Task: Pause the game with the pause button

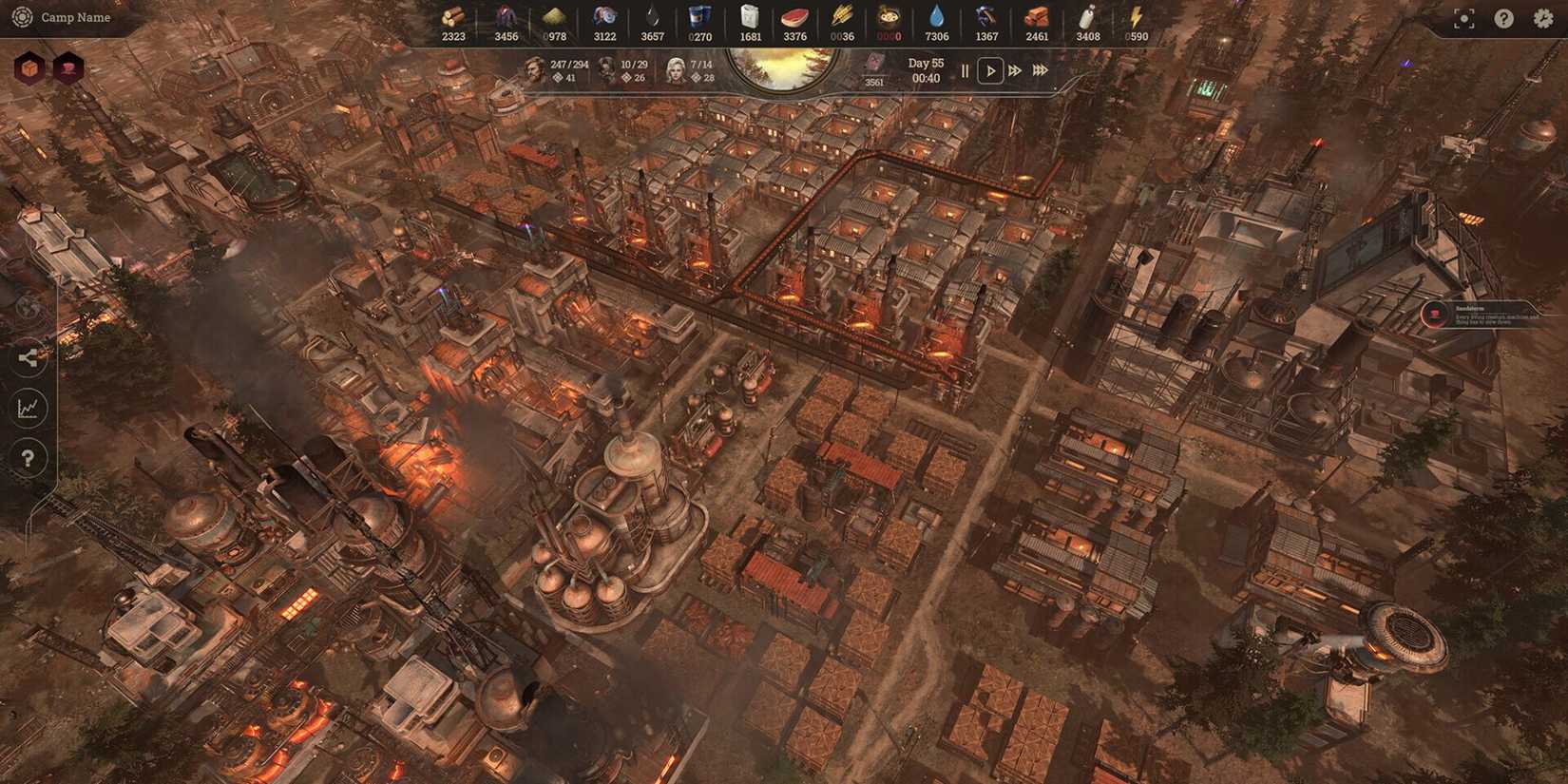Action: [x=964, y=70]
